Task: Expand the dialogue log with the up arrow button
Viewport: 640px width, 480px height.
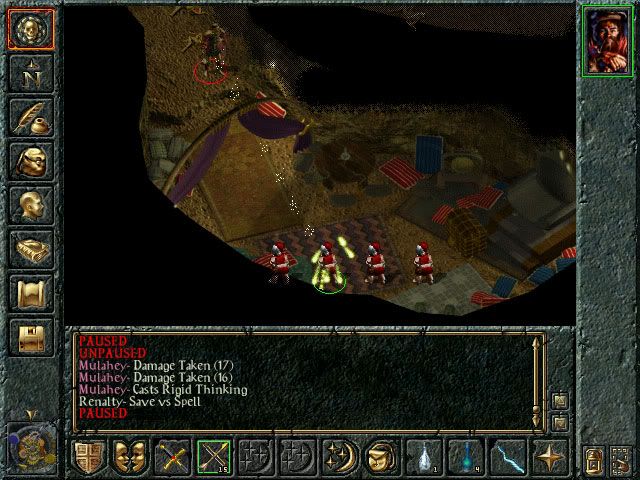Action: coord(559,402)
